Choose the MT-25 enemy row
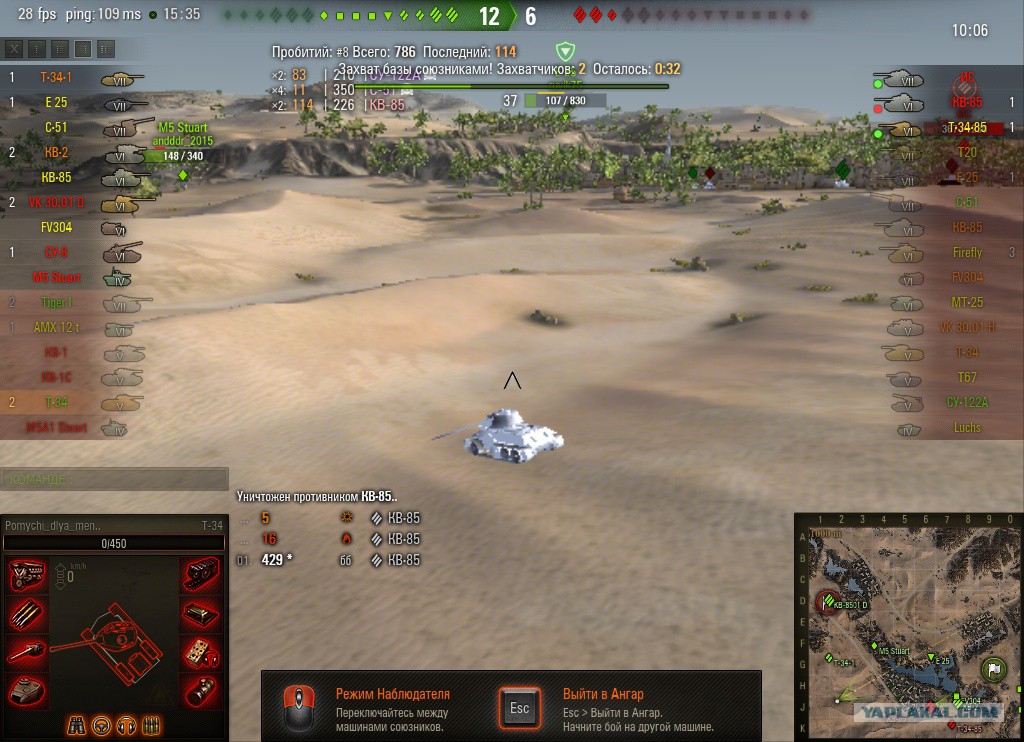Screen dimensions: 1024x742 pos(966,302)
